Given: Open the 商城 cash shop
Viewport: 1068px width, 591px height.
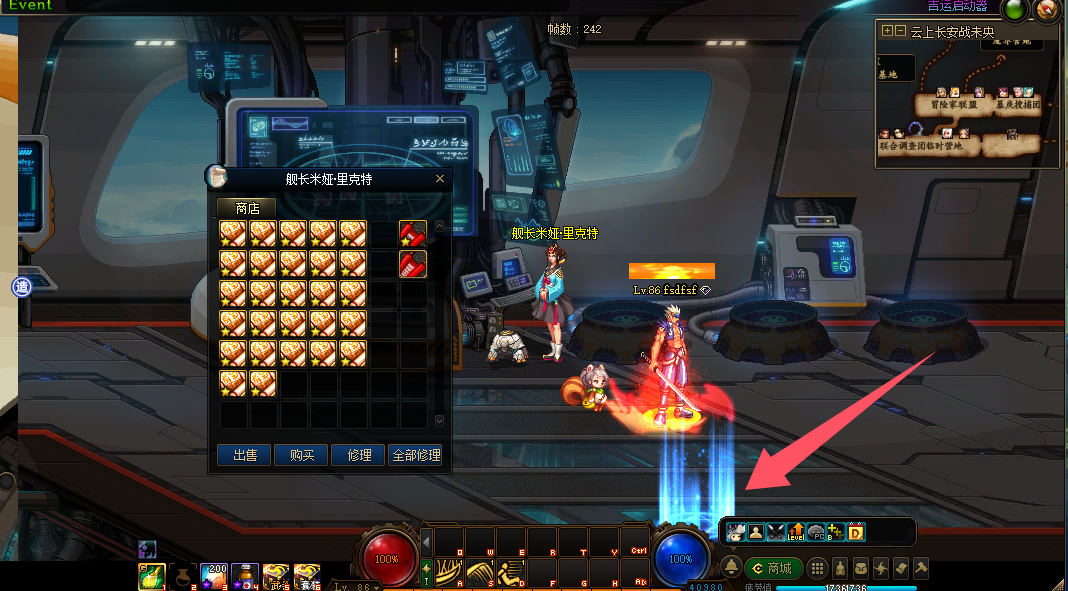Looking at the screenshot, I should [x=773, y=568].
